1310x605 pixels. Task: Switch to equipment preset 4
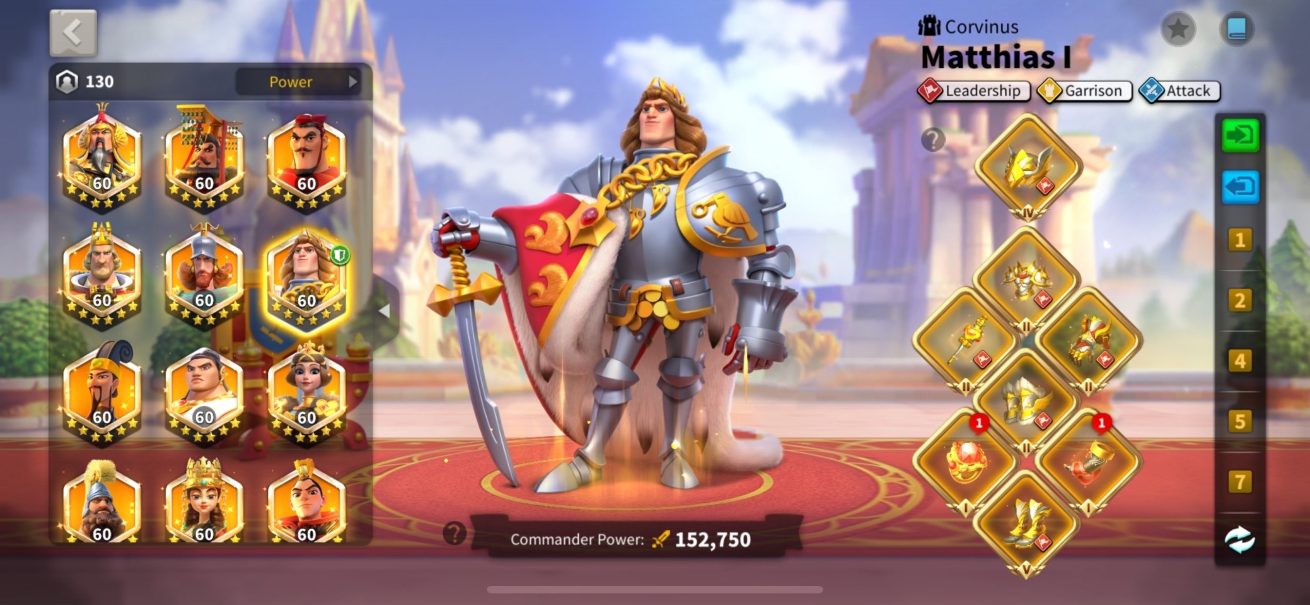pos(1240,361)
